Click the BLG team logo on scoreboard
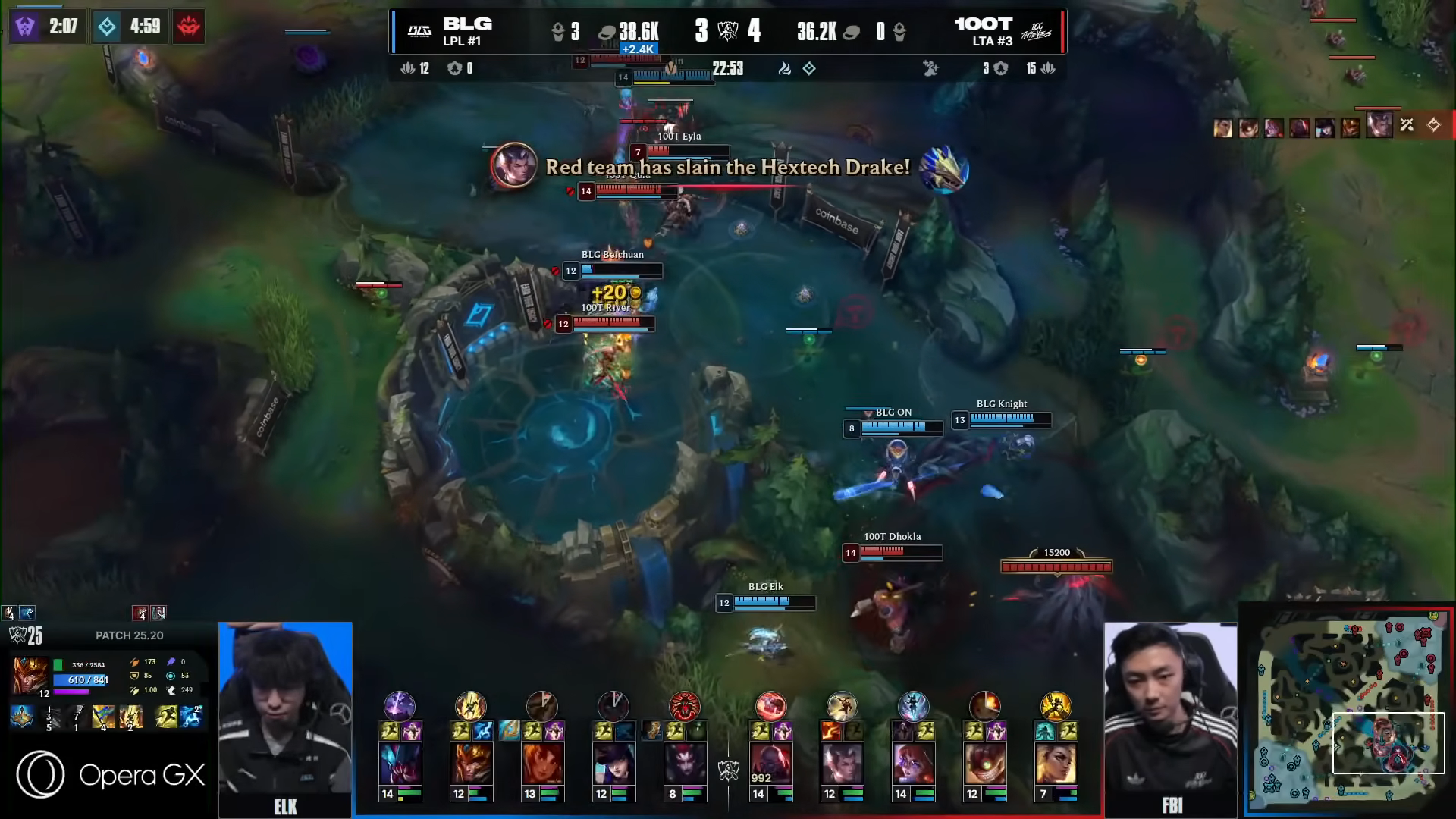 [x=419, y=31]
